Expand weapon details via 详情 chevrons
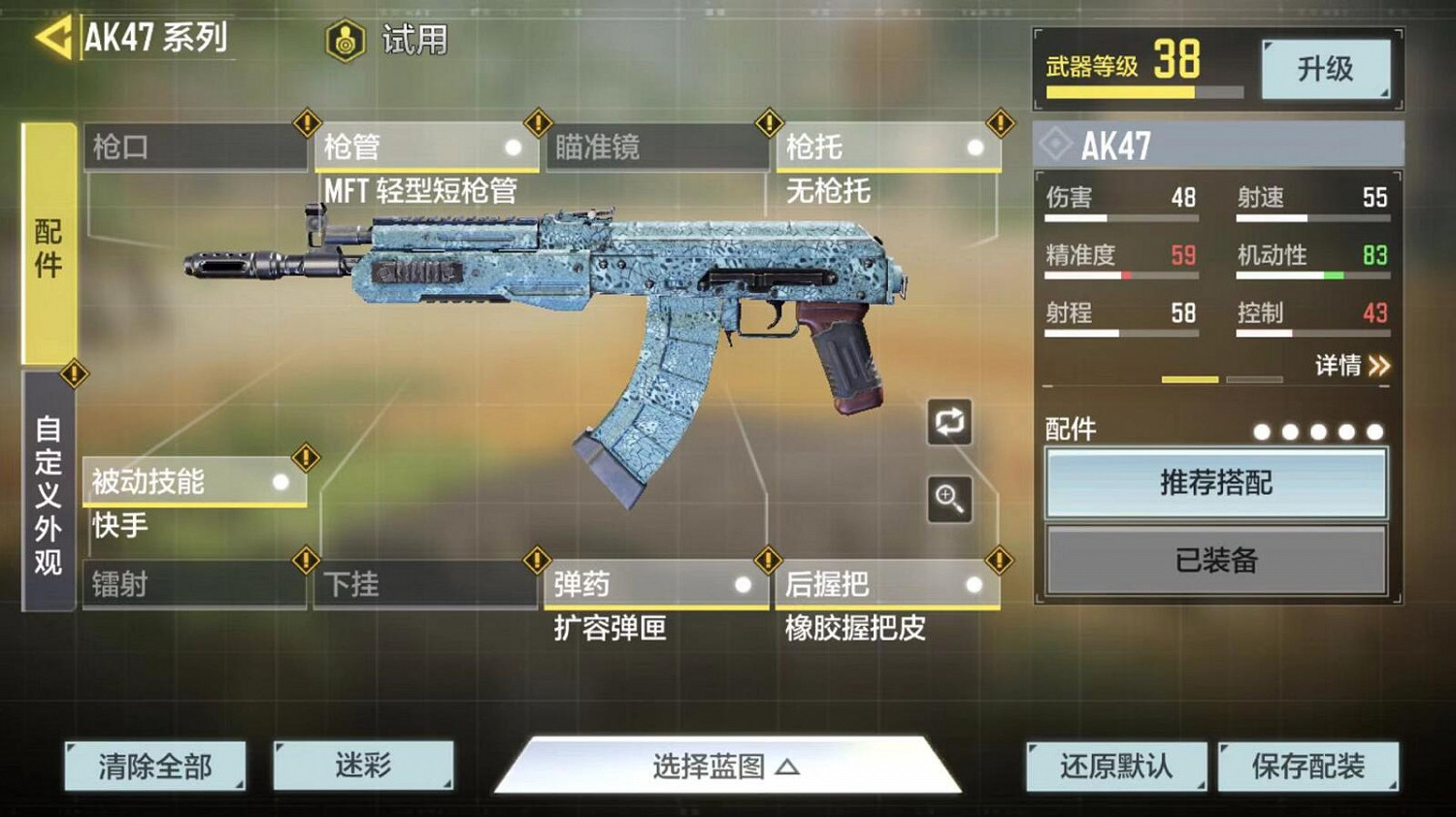 pyautogui.click(x=1352, y=365)
